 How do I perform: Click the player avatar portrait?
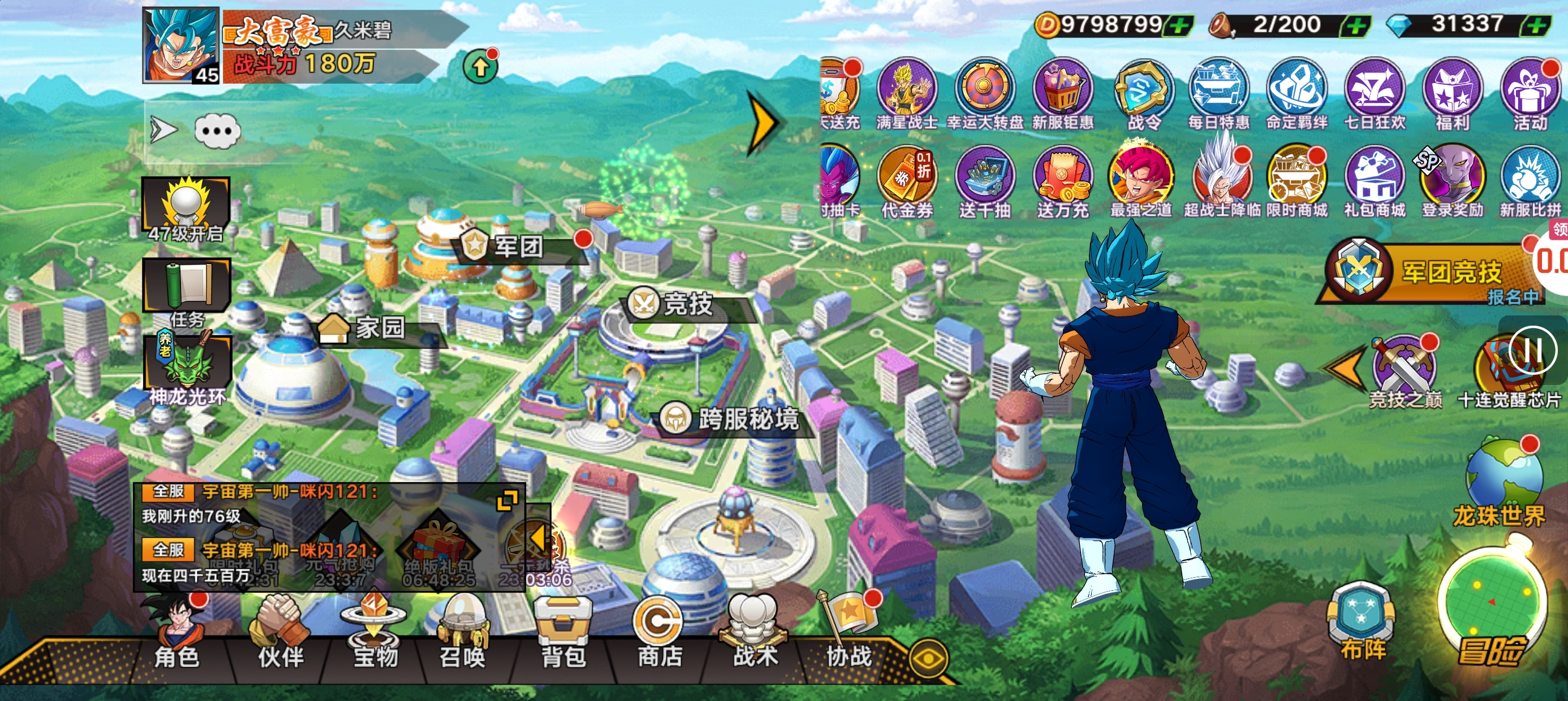tap(181, 46)
